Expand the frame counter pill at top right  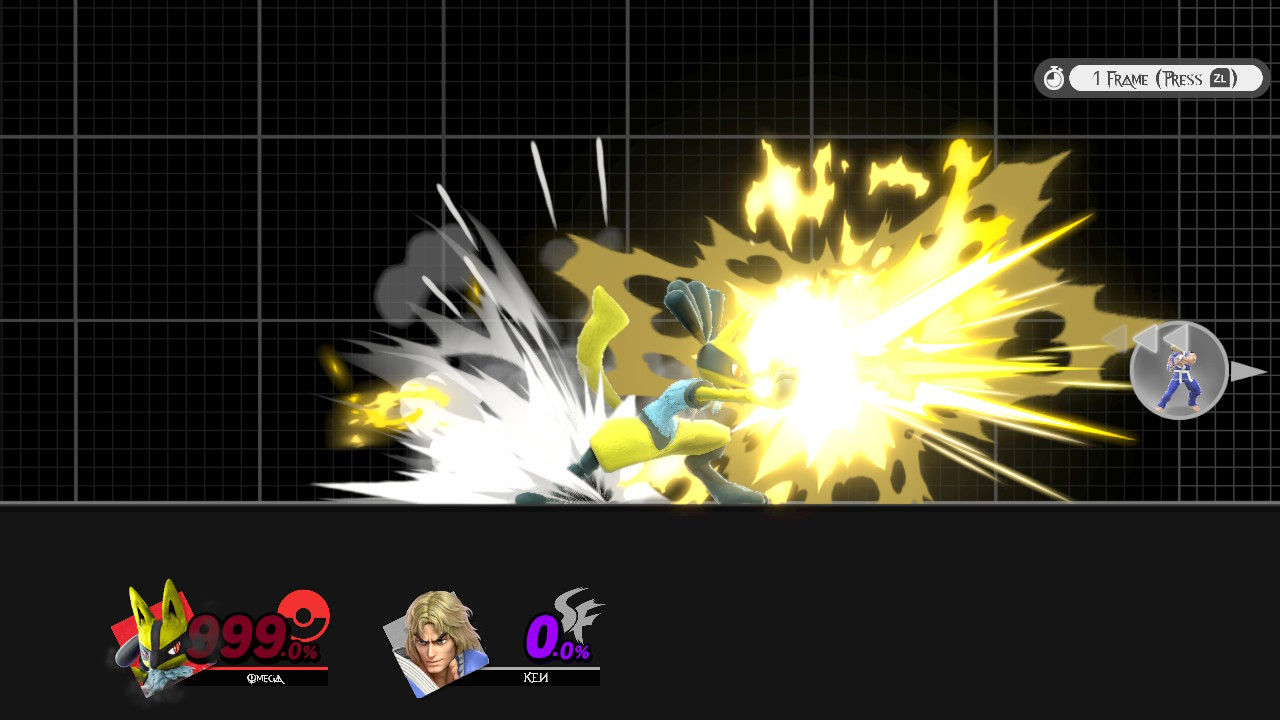[1165, 77]
